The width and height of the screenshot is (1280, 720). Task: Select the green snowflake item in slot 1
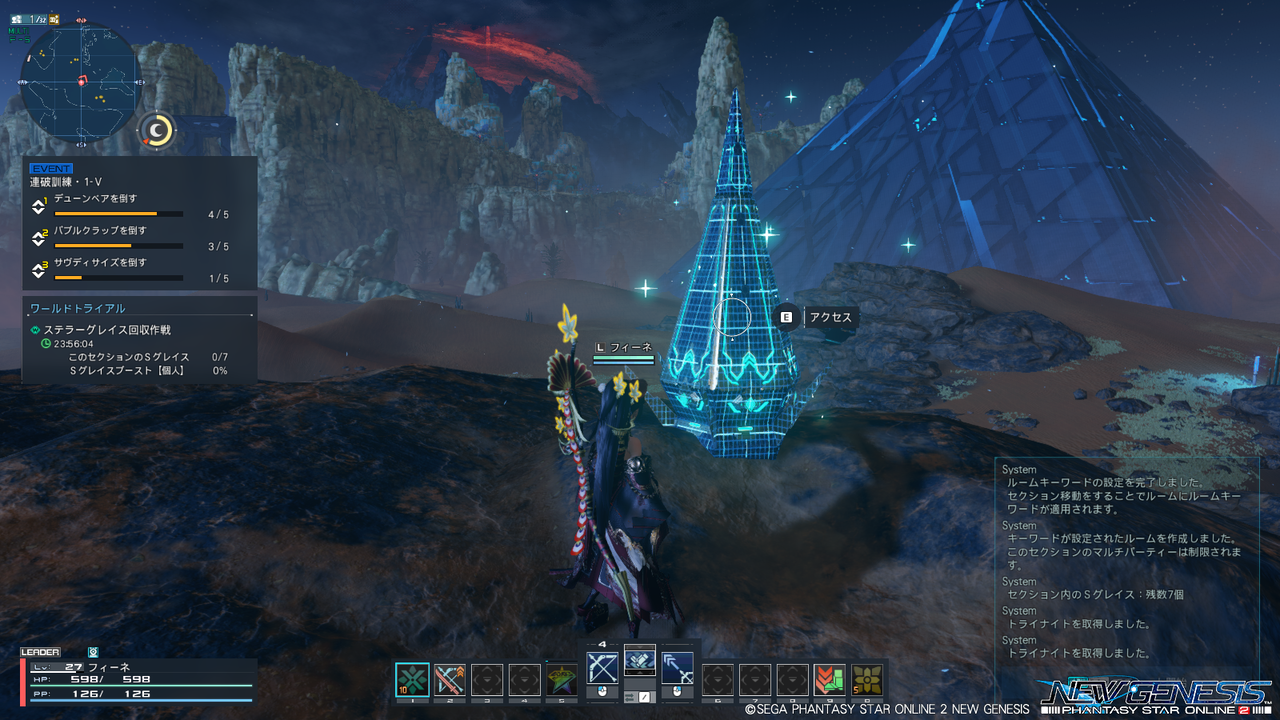(412, 680)
